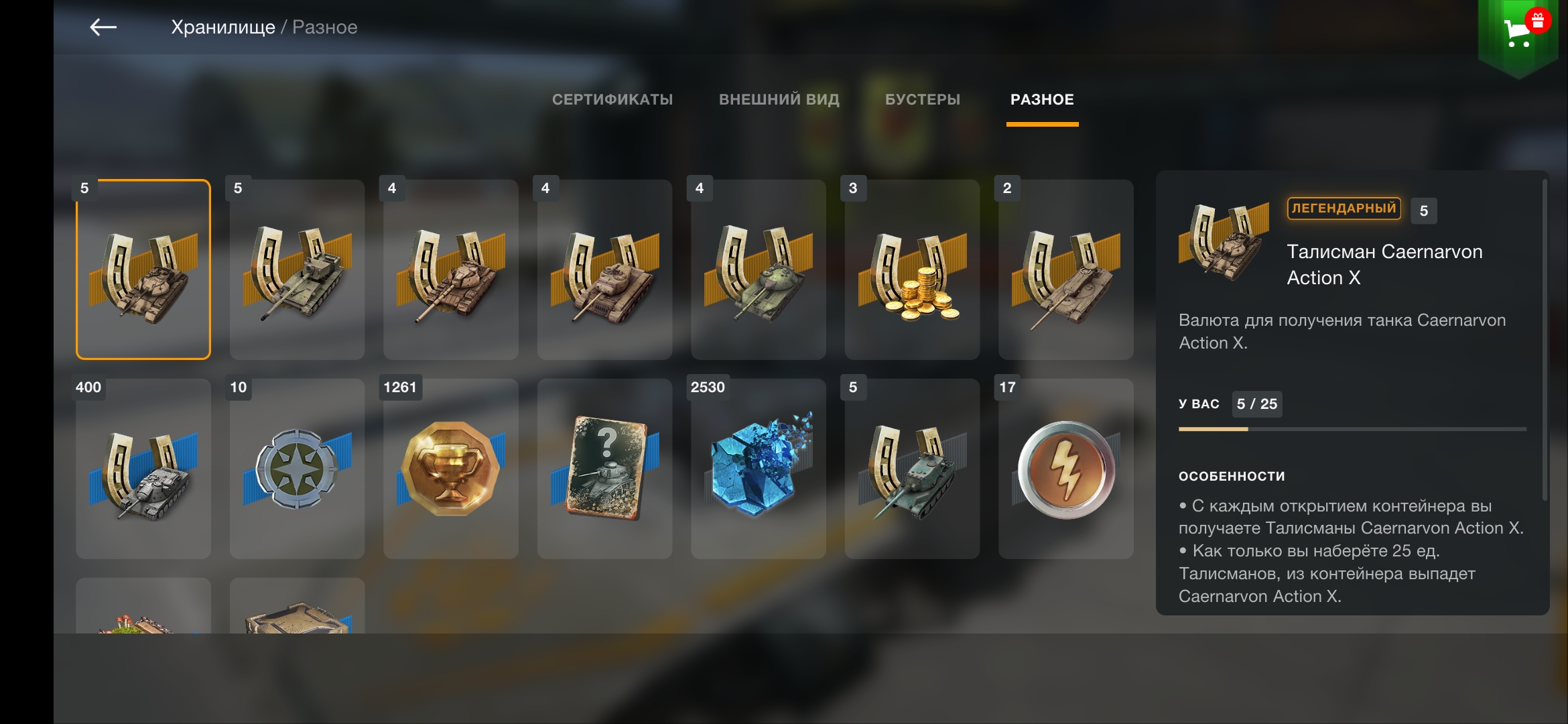The width and height of the screenshot is (1568, 724).
Task: Select the golden trophy medal item
Action: pos(451,469)
